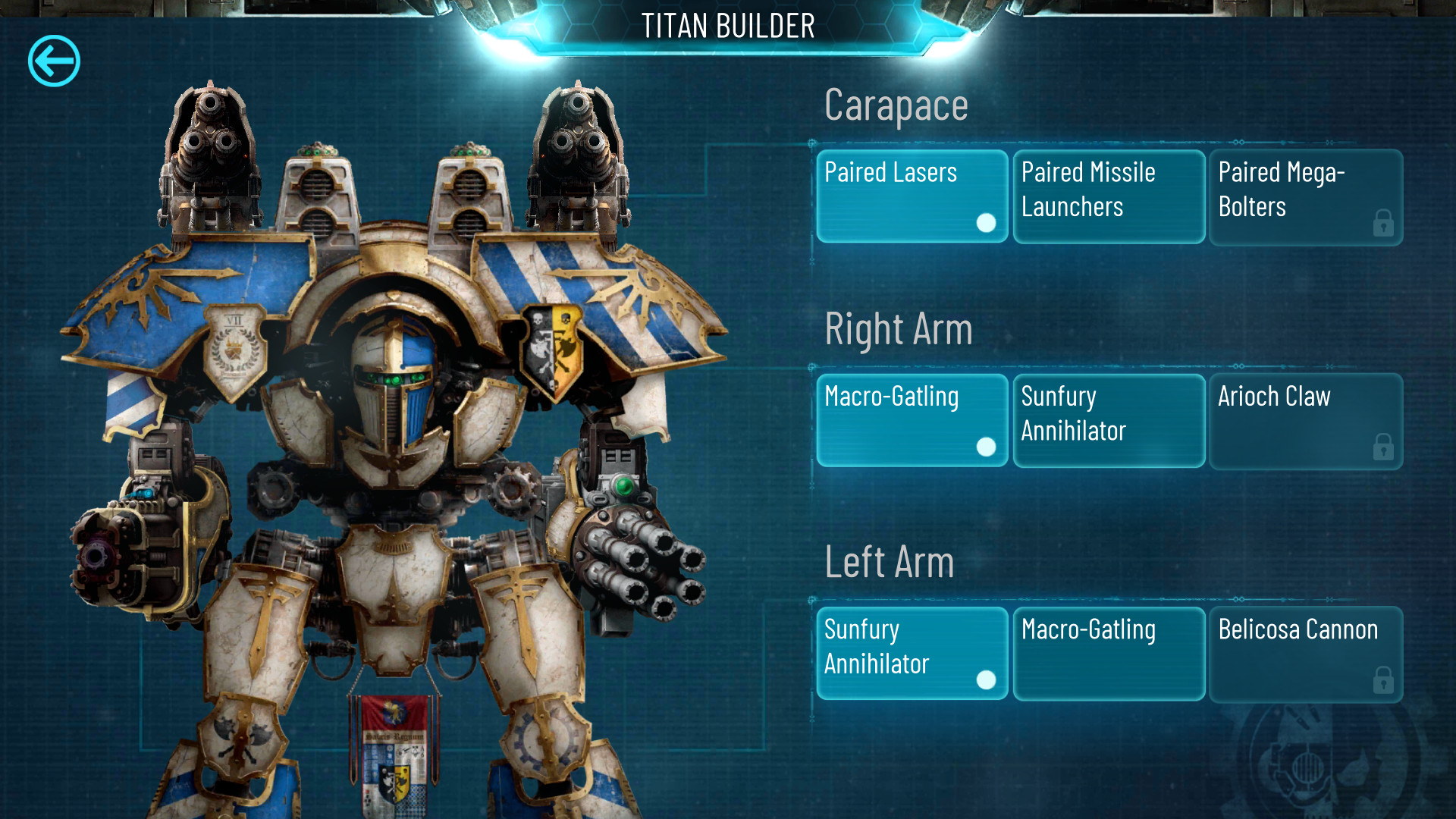
Task: Click the Carapace section header
Action: (x=896, y=105)
